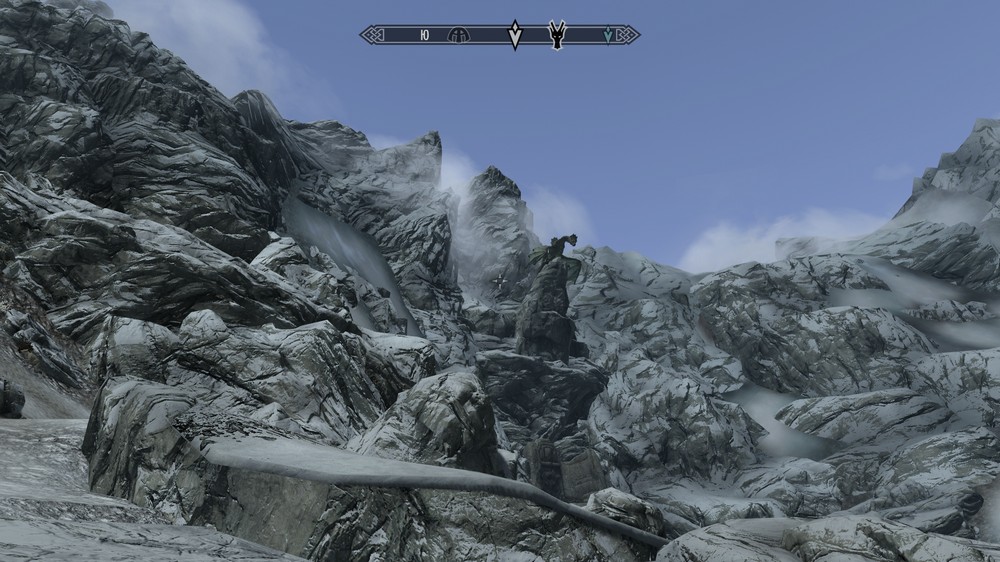Click the small teal quest marker on compass
The width and height of the screenshot is (1000, 562).
pos(607,35)
